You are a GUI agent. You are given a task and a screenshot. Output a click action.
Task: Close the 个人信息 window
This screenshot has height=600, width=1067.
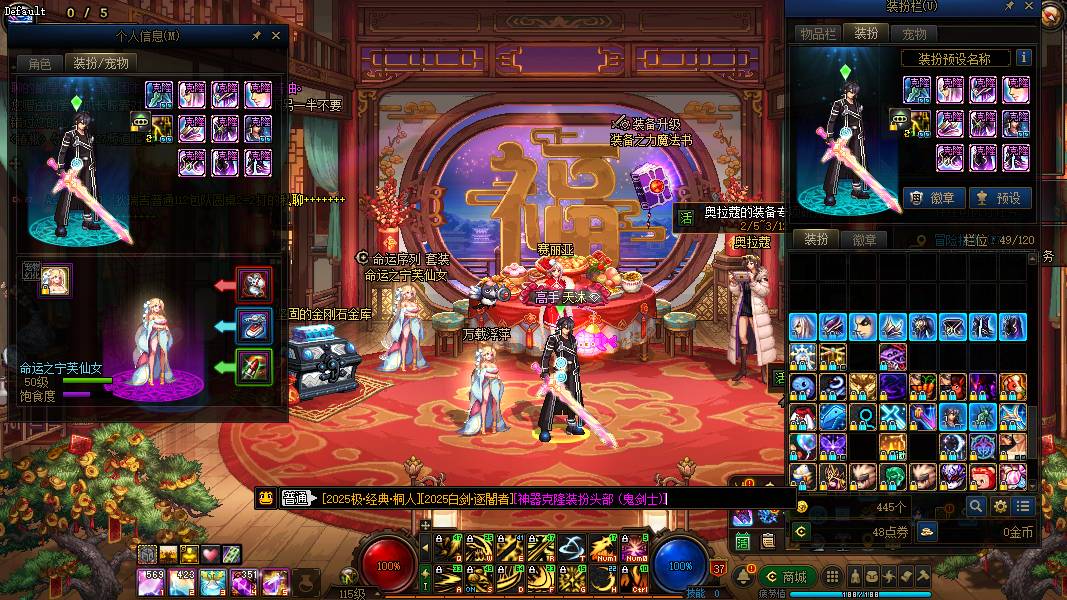(x=277, y=35)
